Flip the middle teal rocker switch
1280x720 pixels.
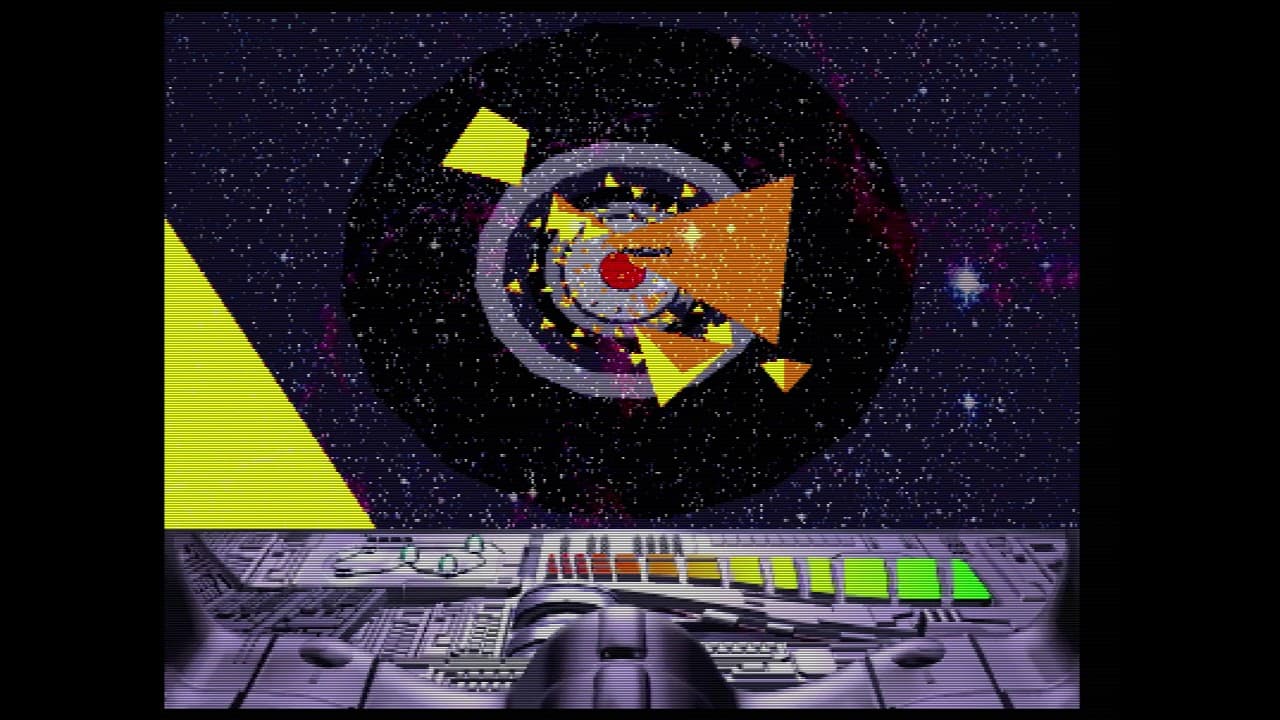point(446,563)
